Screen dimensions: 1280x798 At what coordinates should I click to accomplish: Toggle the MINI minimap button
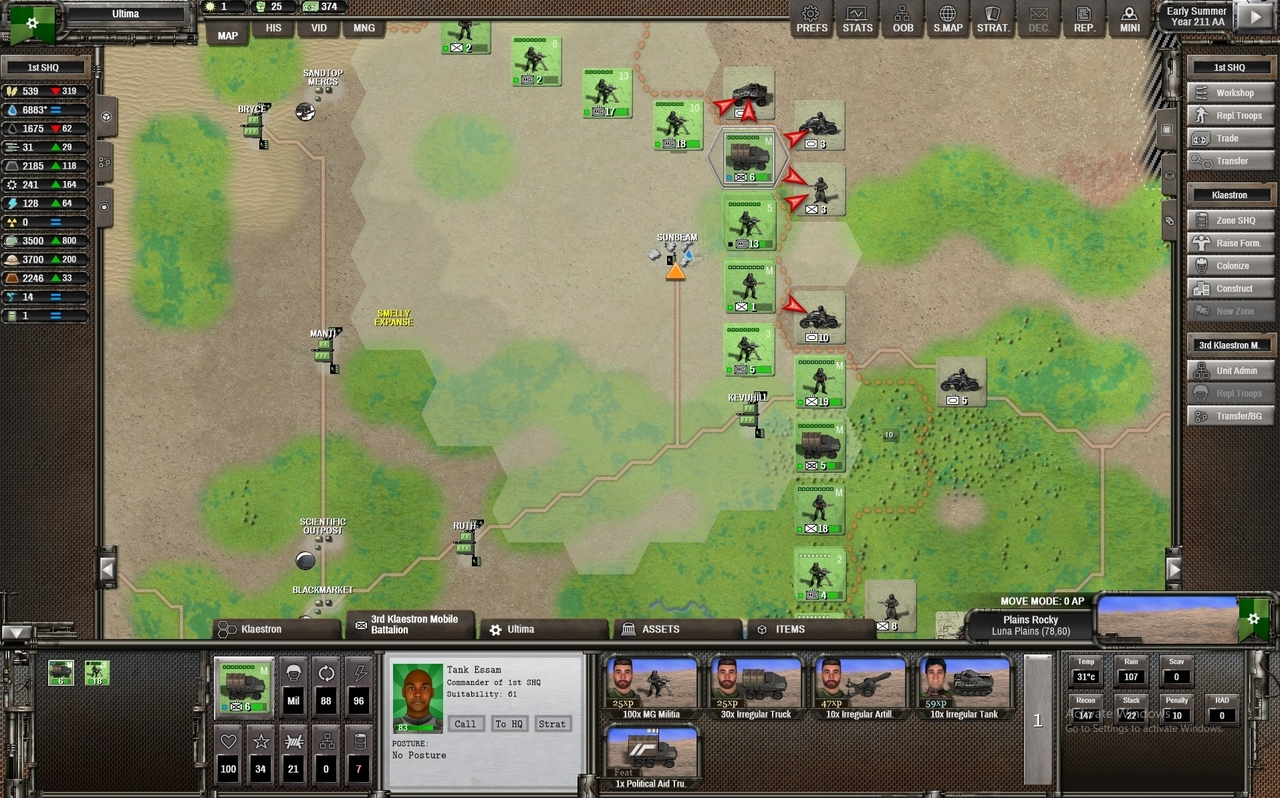pyautogui.click(x=1129, y=19)
